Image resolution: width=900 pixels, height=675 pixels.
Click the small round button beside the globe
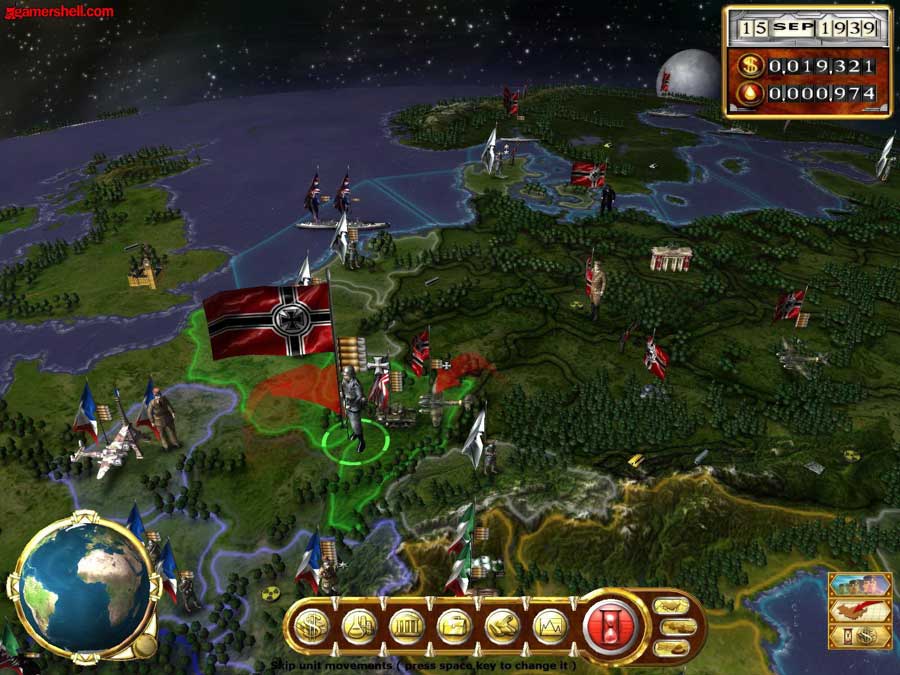[x=145, y=645]
